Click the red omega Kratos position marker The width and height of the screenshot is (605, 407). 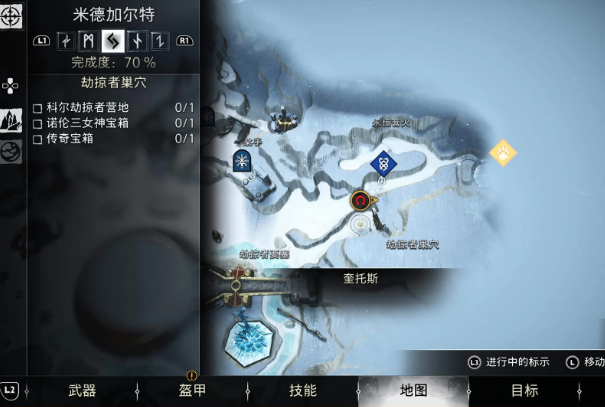click(360, 200)
